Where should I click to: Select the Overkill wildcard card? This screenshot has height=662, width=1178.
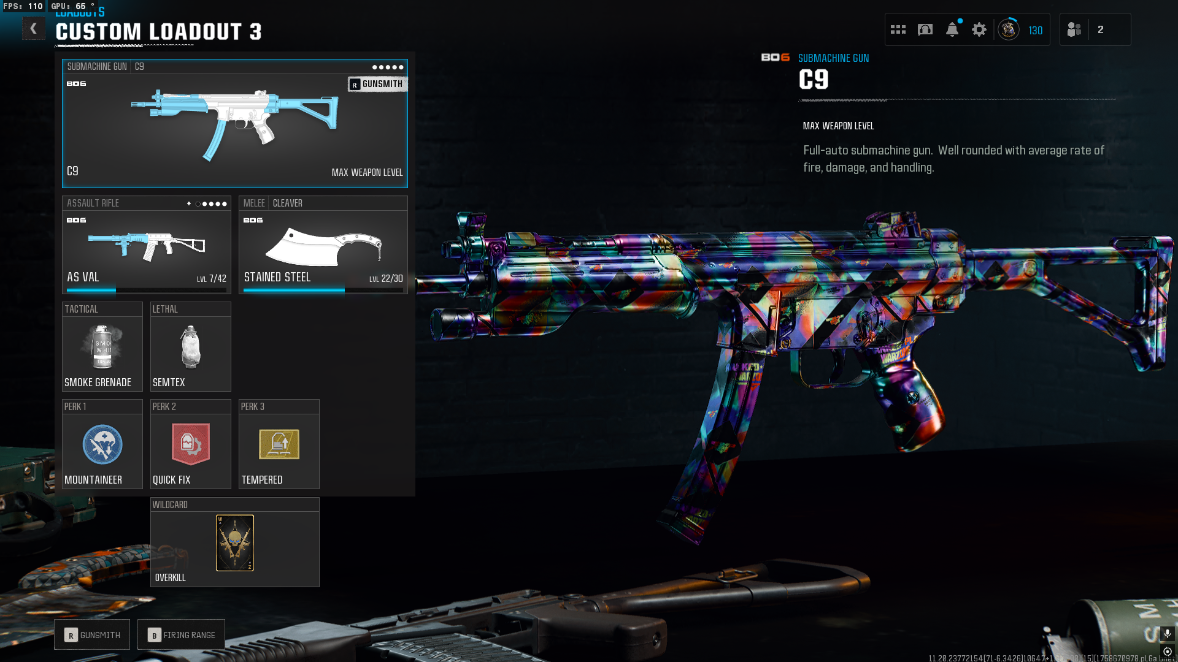tap(235, 543)
